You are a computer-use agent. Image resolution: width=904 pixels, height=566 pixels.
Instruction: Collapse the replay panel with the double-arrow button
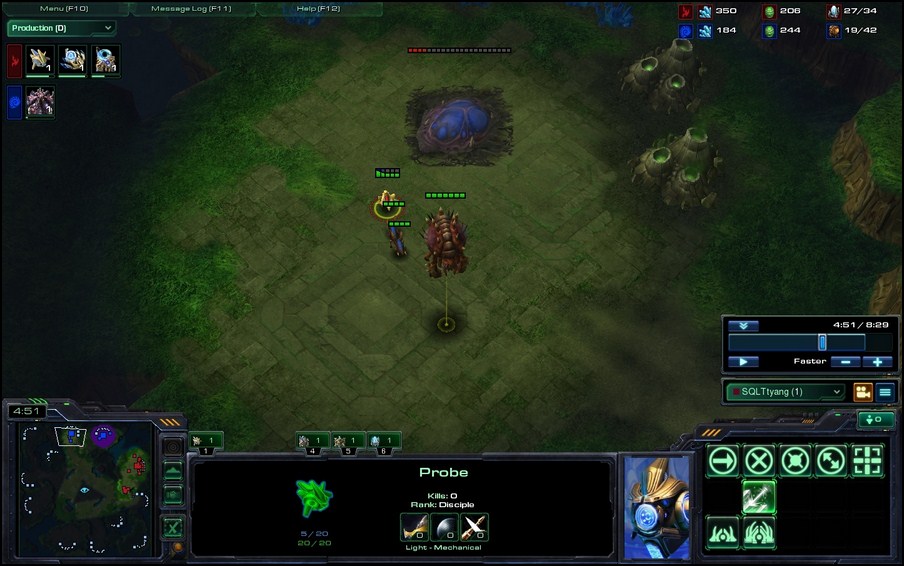pos(743,326)
